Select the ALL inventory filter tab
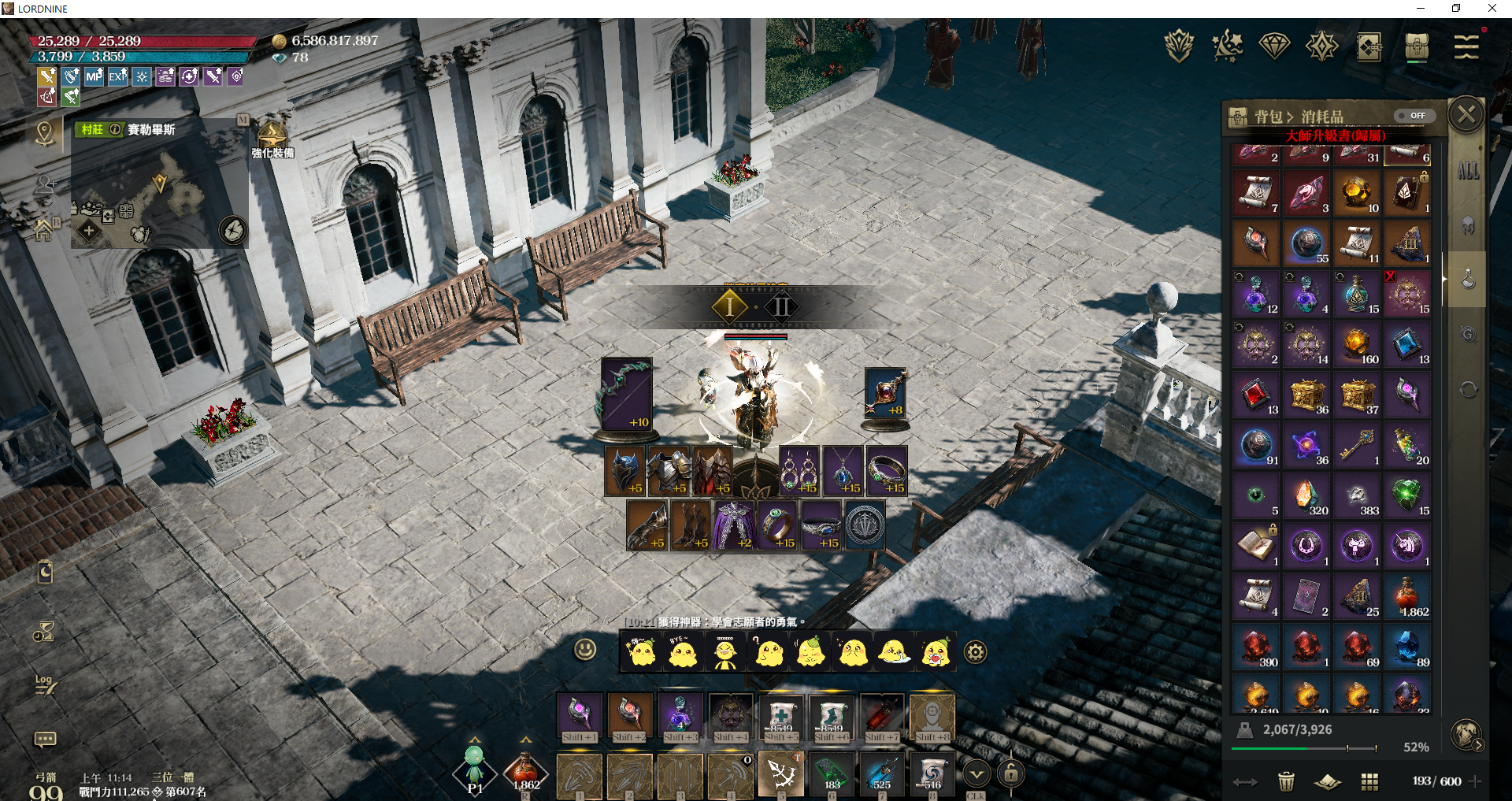Screen dimensions: 1512x801 pos(1468,171)
